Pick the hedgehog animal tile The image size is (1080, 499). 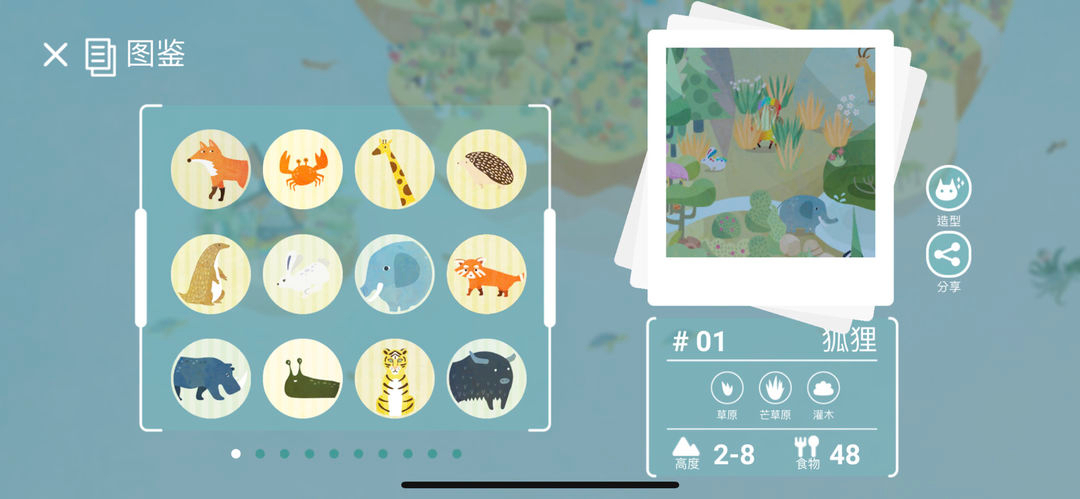486,169
